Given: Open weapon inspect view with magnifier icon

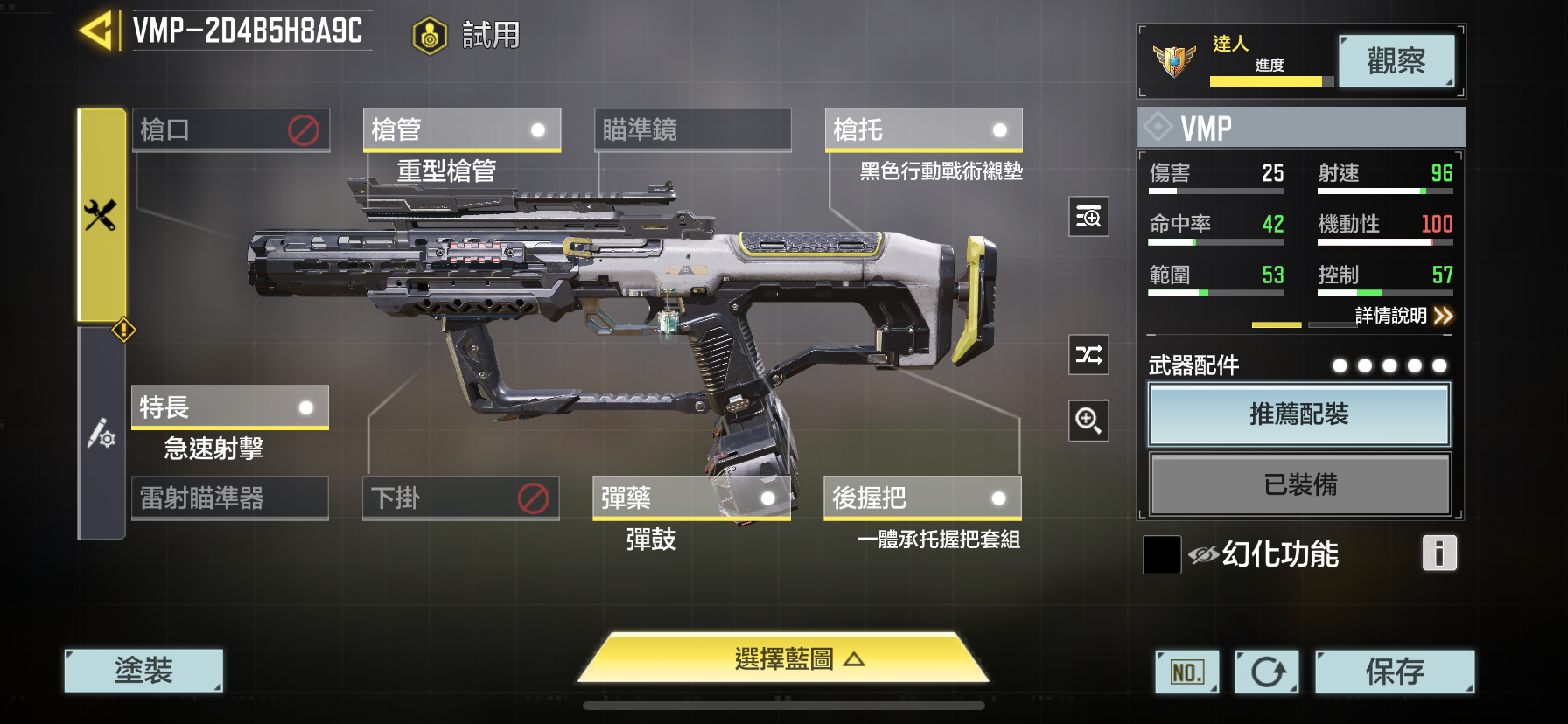Looking at the screenshot, I should coord(1088,217).
